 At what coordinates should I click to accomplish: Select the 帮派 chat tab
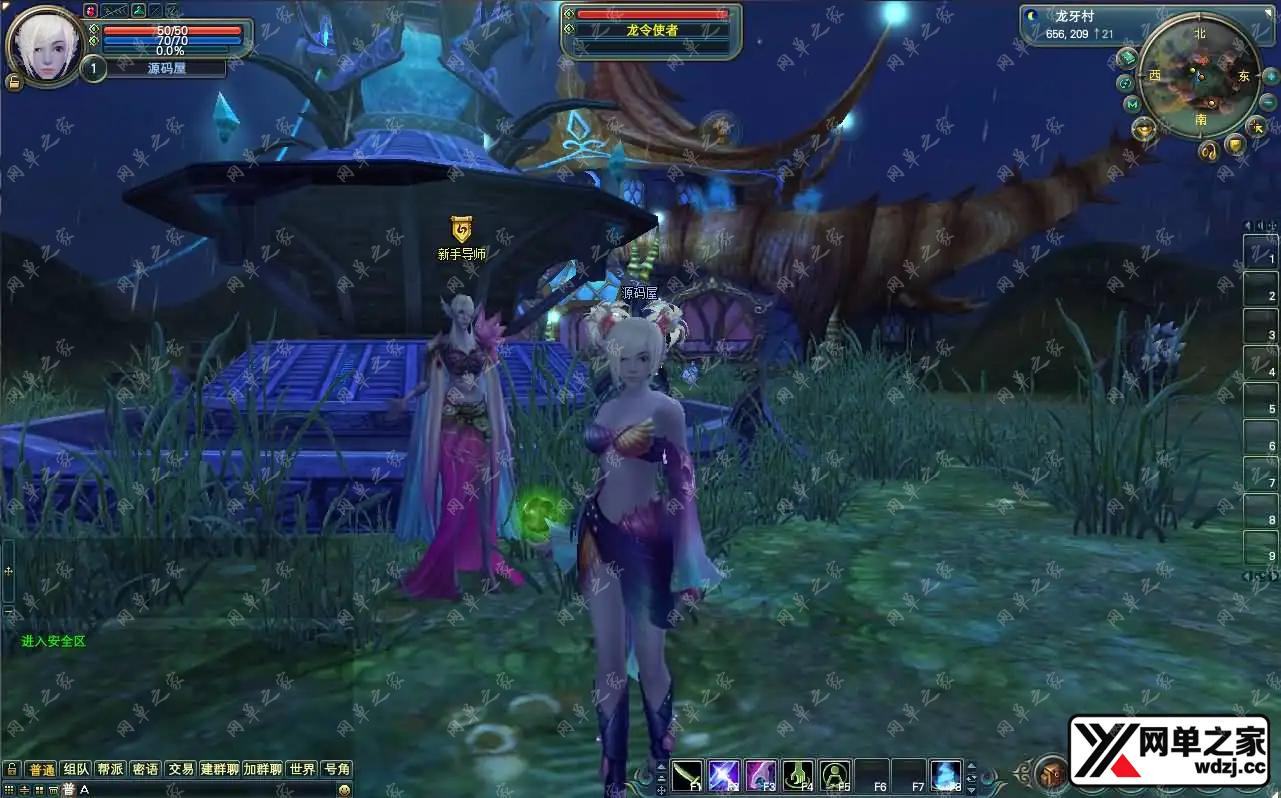tap(110, 769)
